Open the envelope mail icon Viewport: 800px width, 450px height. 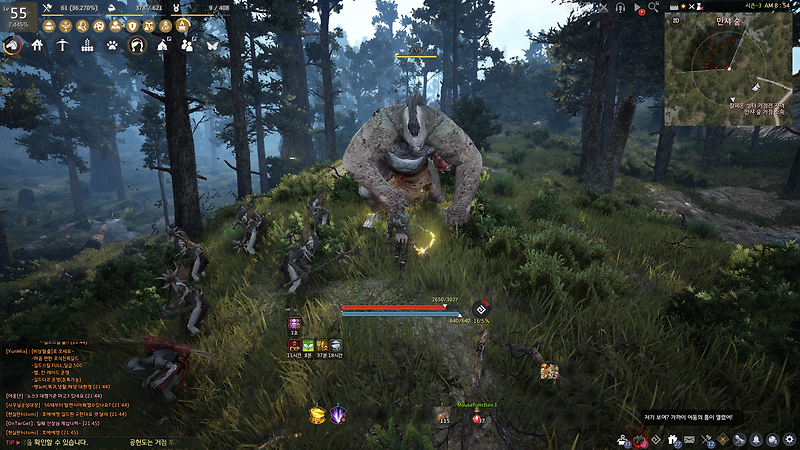[688, 439]
